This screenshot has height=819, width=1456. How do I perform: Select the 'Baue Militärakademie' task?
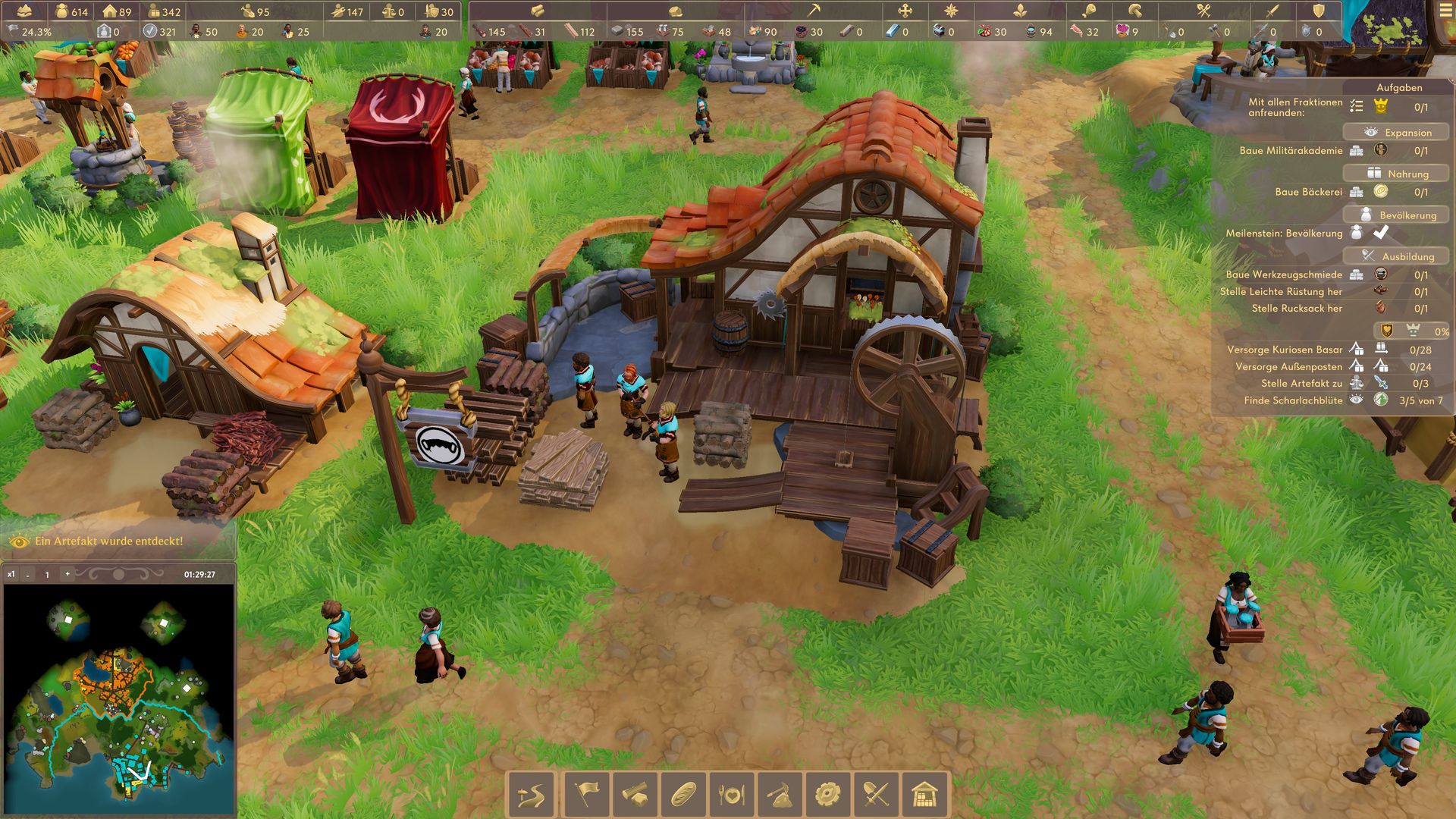pos(1291,151)
